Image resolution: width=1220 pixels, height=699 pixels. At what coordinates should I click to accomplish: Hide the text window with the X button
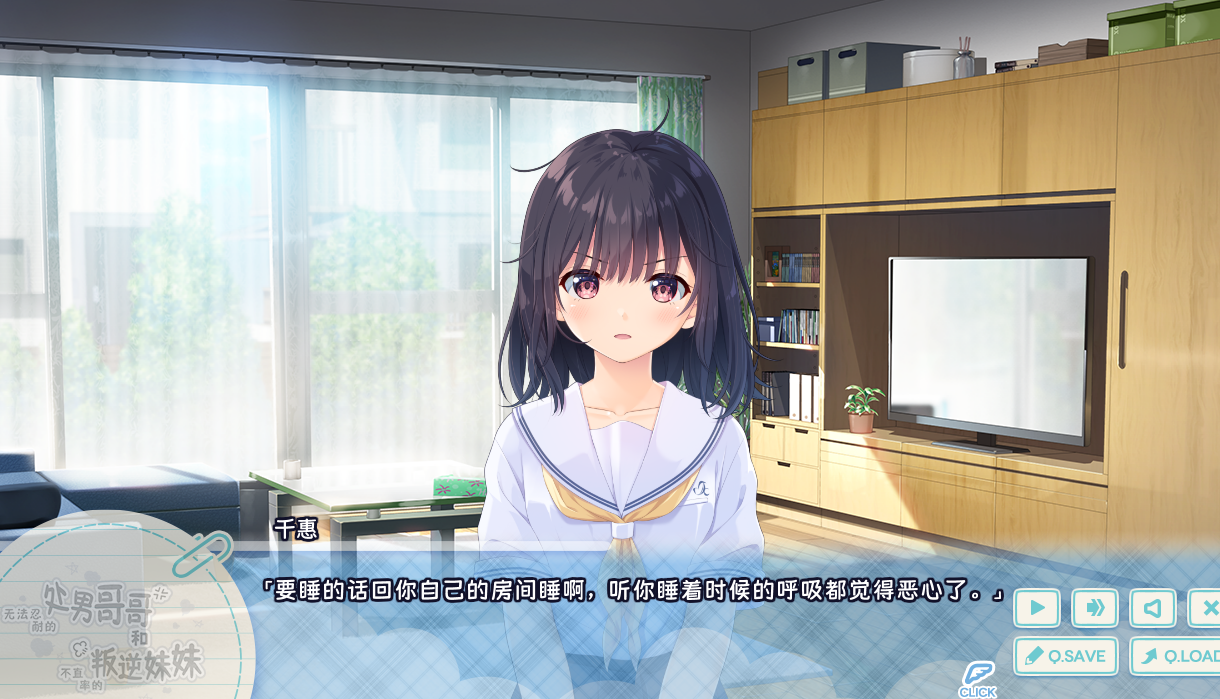1206,608
